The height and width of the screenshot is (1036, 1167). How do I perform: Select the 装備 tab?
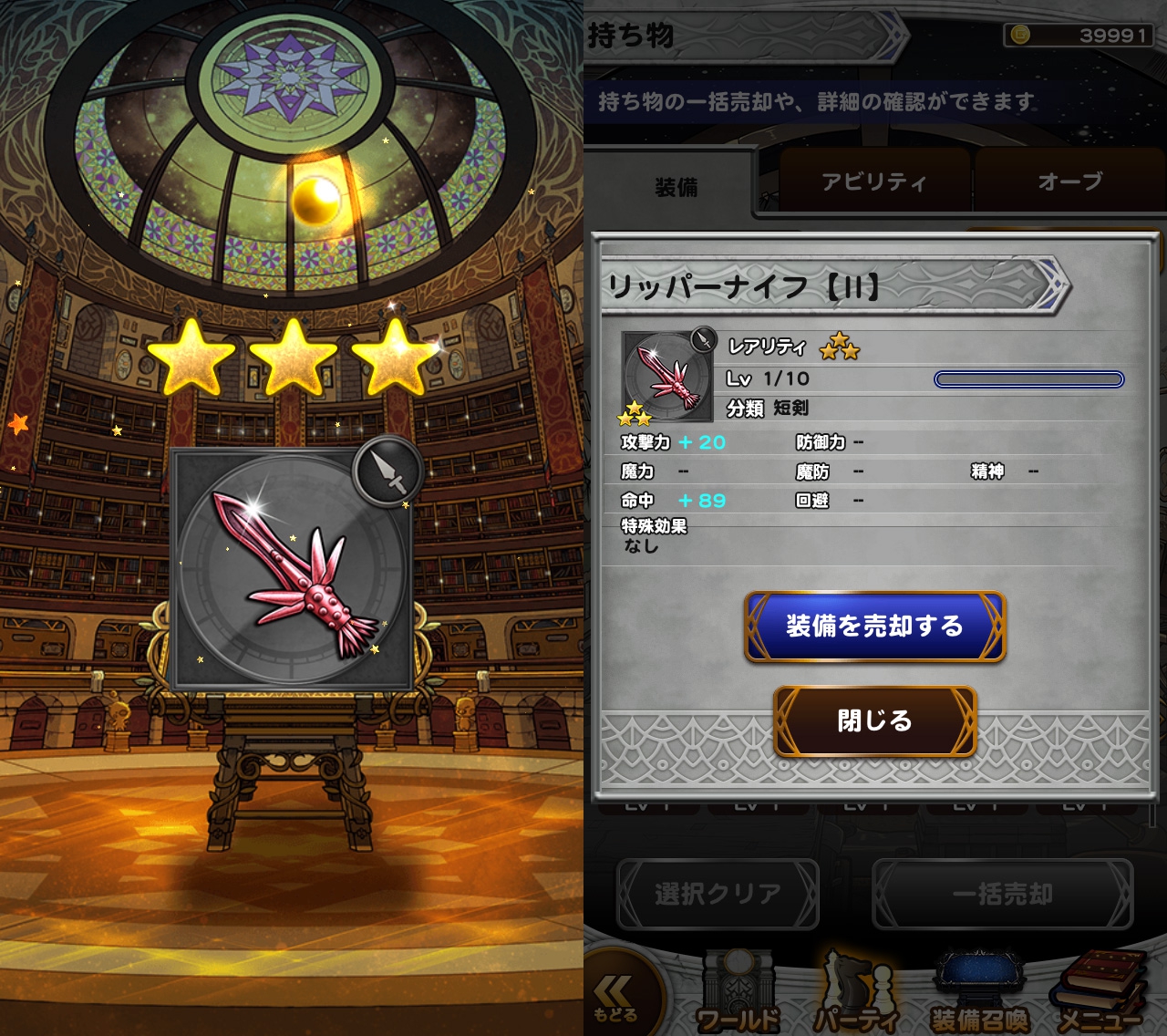676,188
